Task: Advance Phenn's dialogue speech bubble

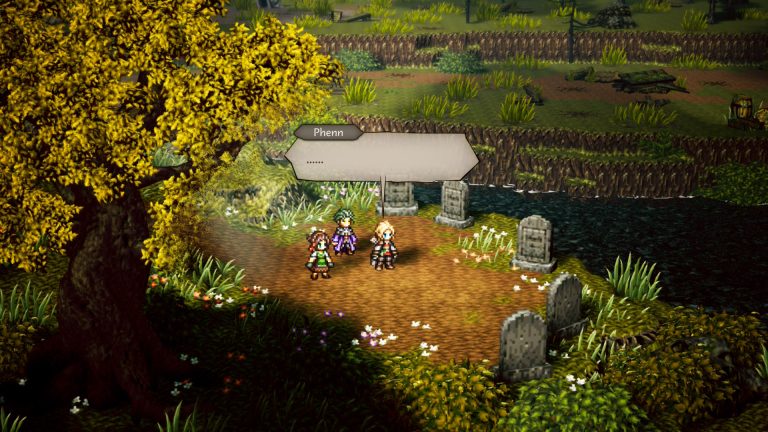Action: [x=382, y=158]
